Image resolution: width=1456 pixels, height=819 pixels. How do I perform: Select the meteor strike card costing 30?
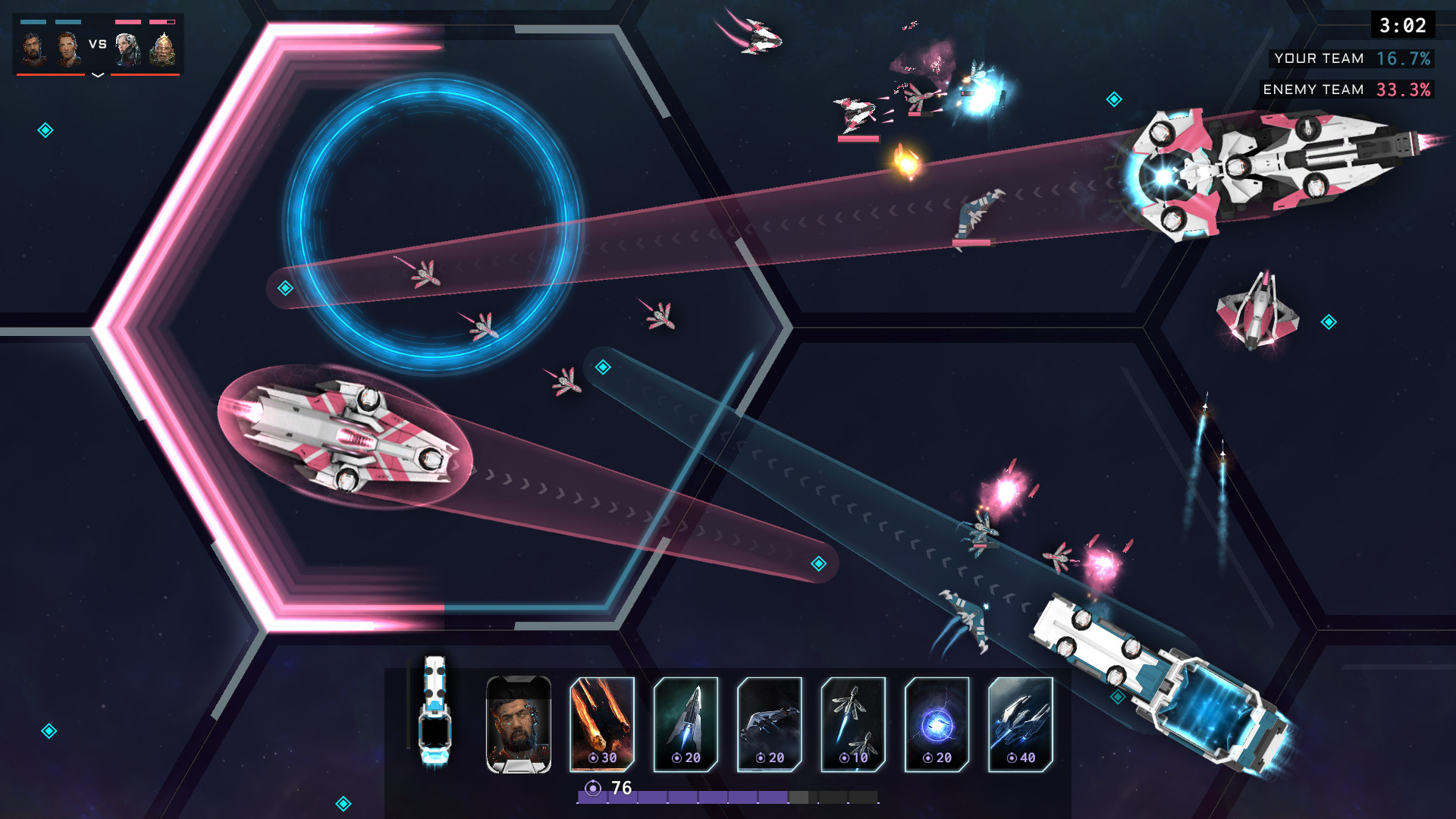pyautogui.click(x=602, y=723)
